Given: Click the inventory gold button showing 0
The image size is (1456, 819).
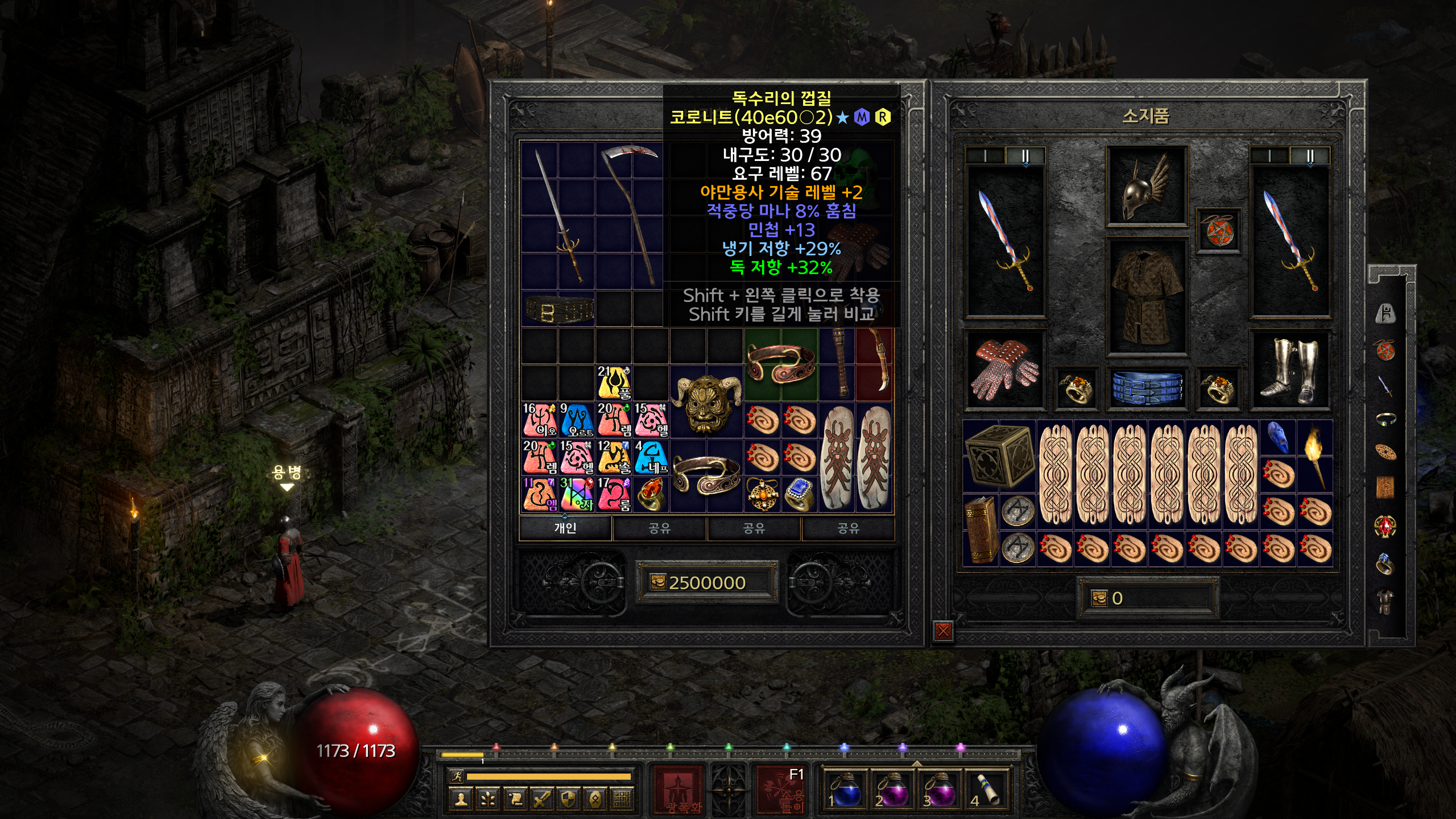Looking at the screenshot, I should 1148,598.
